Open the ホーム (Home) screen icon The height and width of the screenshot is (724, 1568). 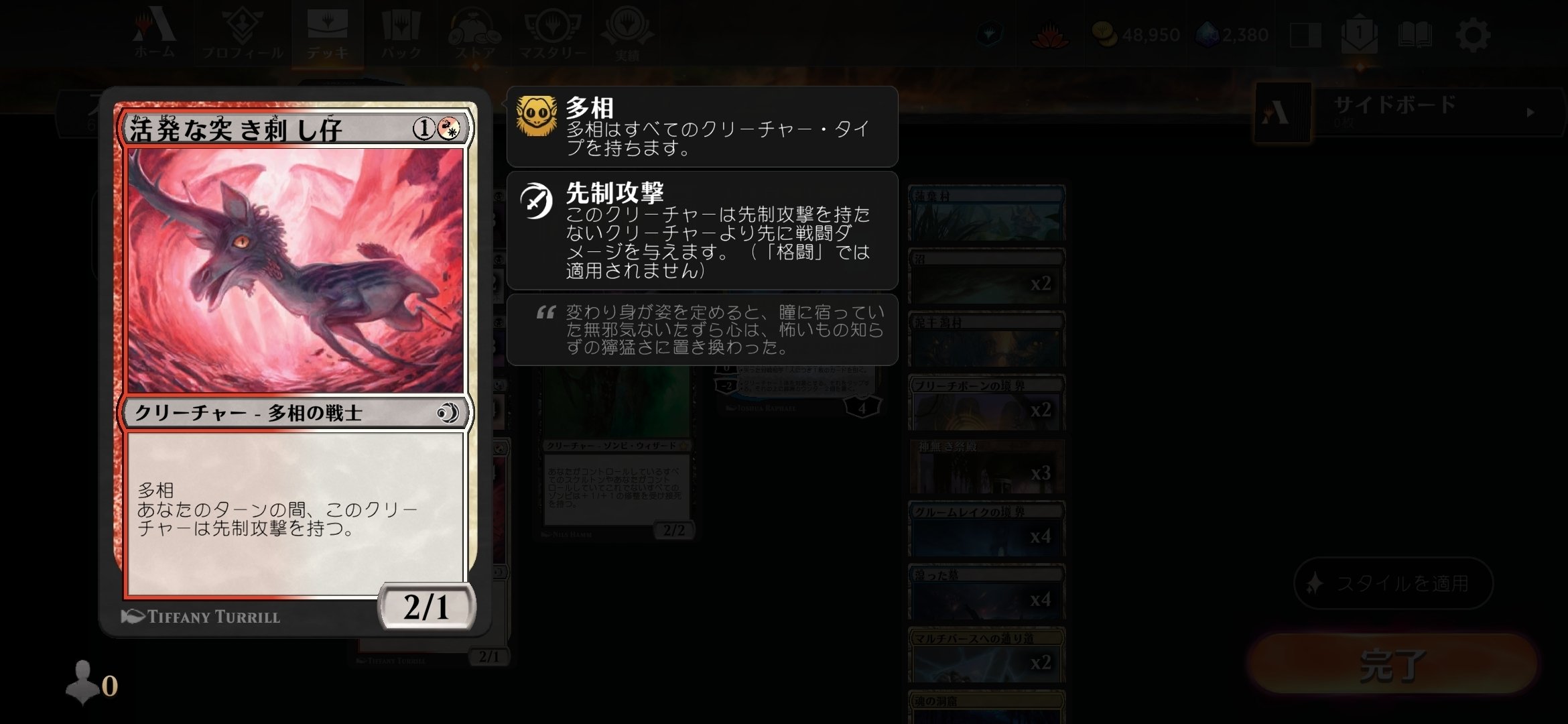pos(155,30)
